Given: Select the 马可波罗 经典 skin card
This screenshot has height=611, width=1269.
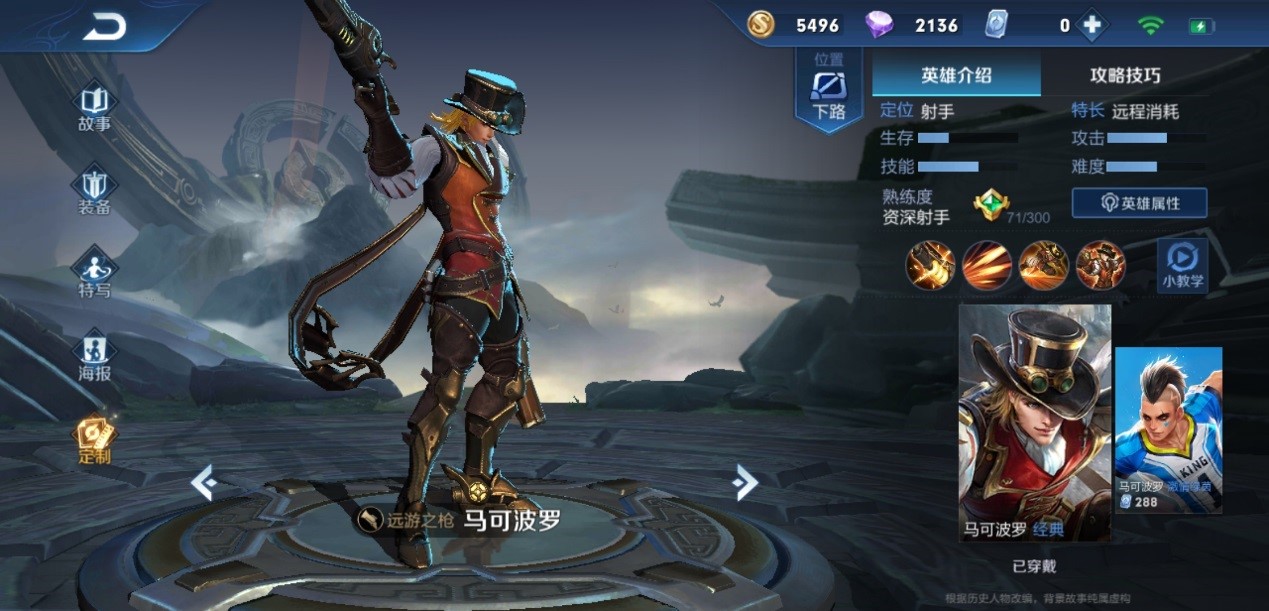Looking at the screenshot, I should coord(1035,422).
